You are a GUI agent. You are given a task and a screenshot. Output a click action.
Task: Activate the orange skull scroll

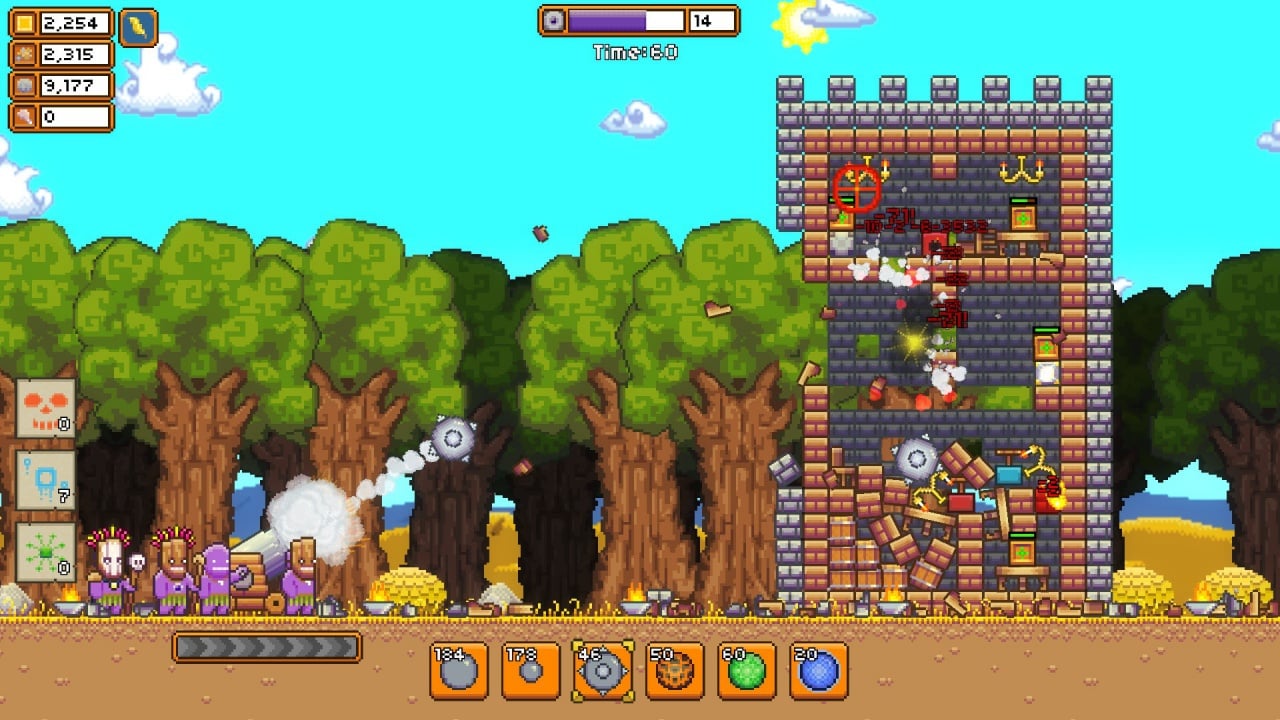(x=46, y=408)
